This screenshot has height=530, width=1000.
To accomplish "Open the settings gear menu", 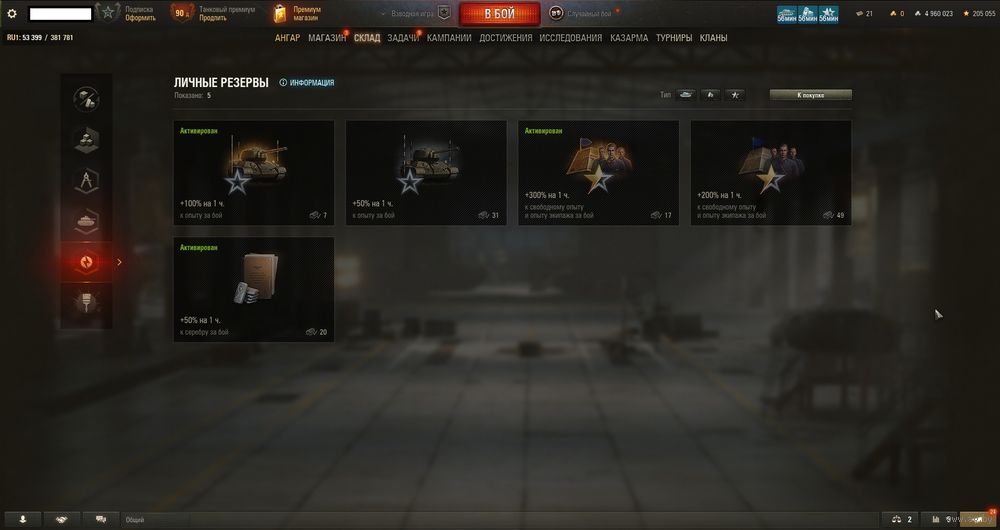I will 12,14.
